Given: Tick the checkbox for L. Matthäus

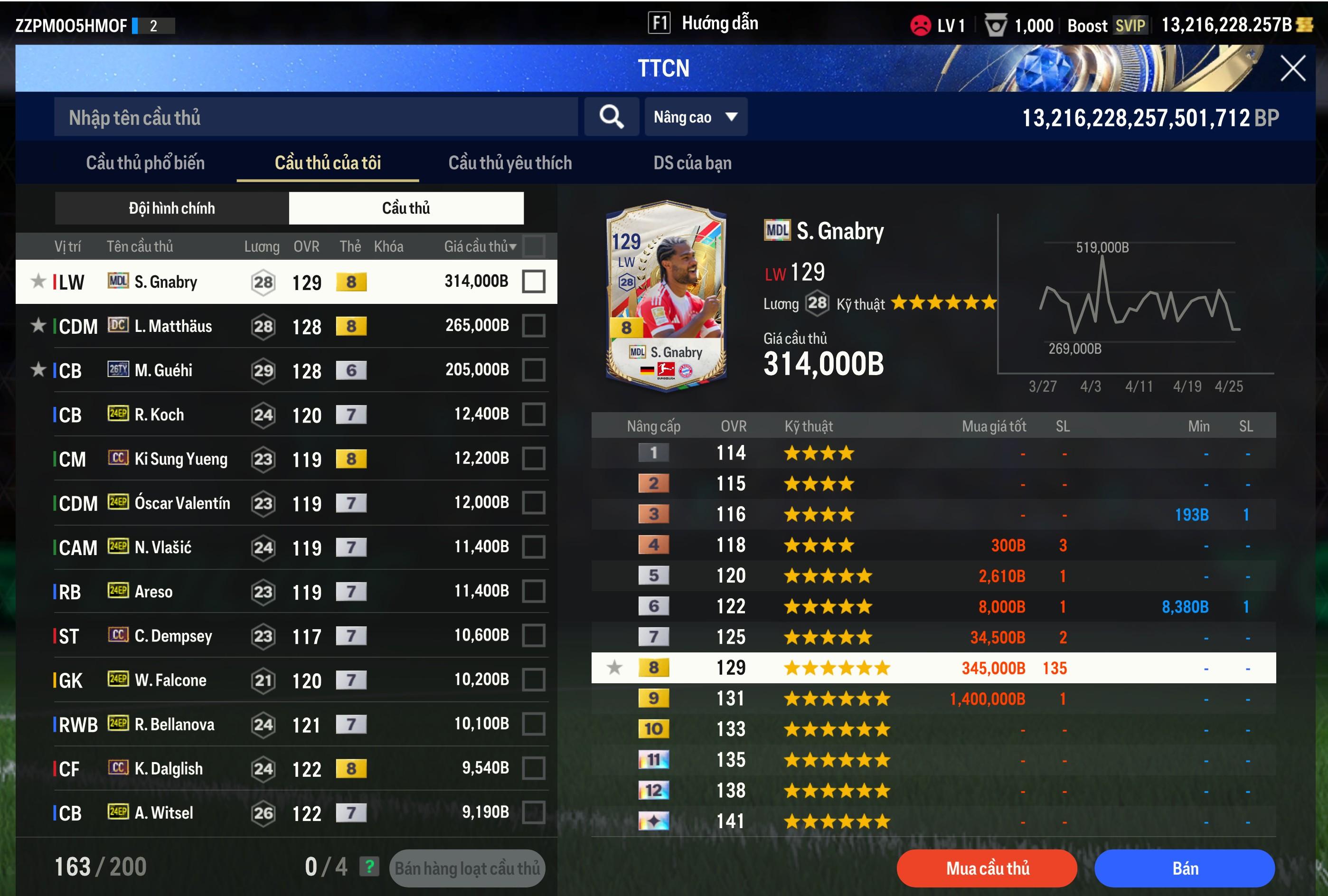Looking at the screenshot, I should (533, 326).
